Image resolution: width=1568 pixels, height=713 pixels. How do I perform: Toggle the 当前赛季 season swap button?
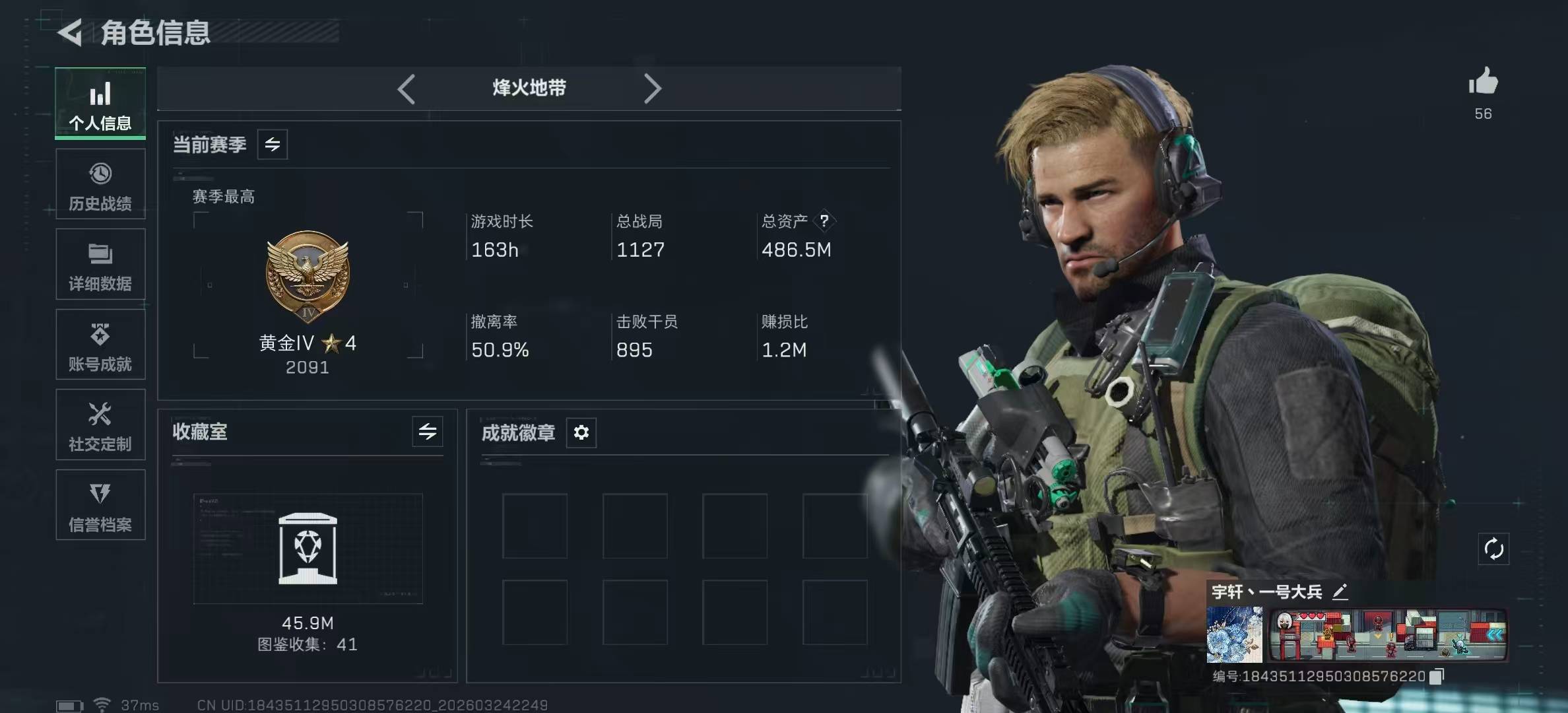click(273, 145)
